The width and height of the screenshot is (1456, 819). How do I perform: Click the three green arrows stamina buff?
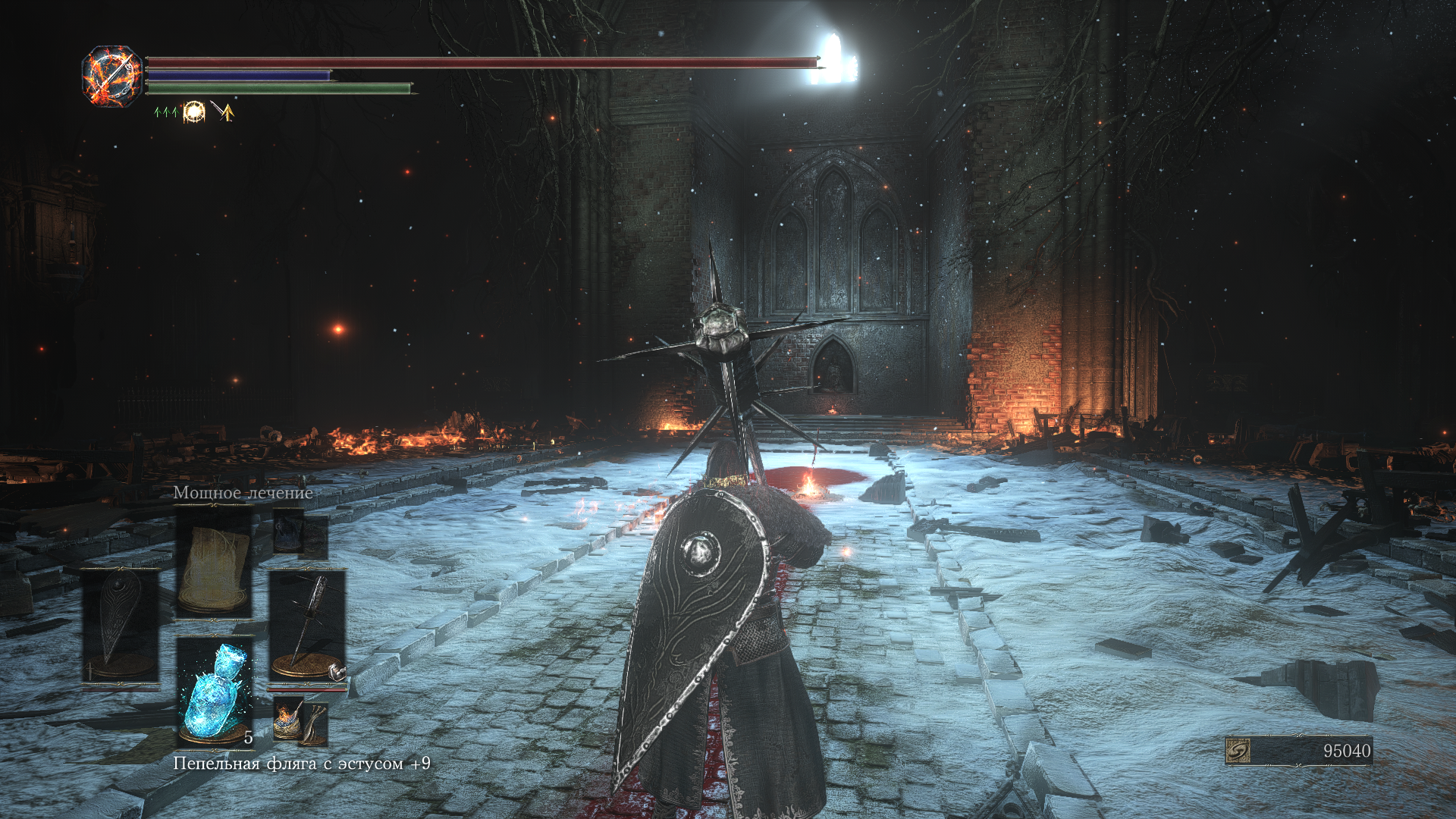(166, 112)
